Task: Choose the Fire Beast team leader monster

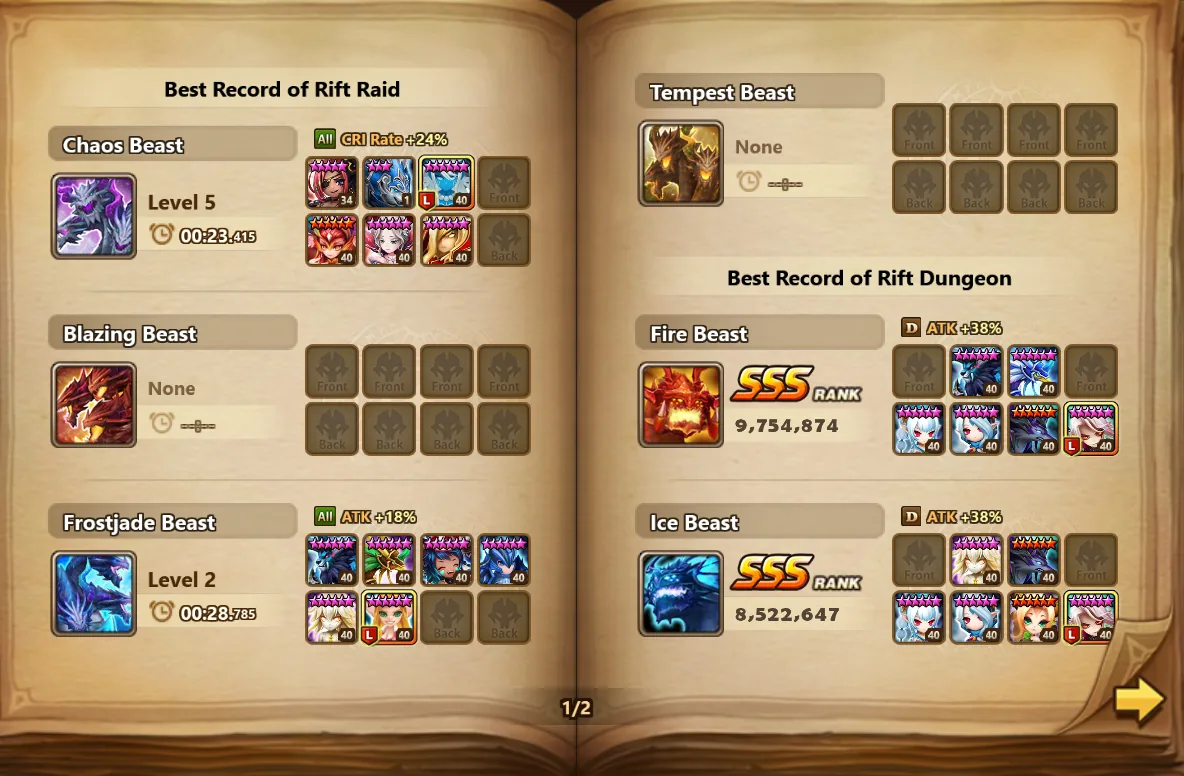Action: 1091,428
